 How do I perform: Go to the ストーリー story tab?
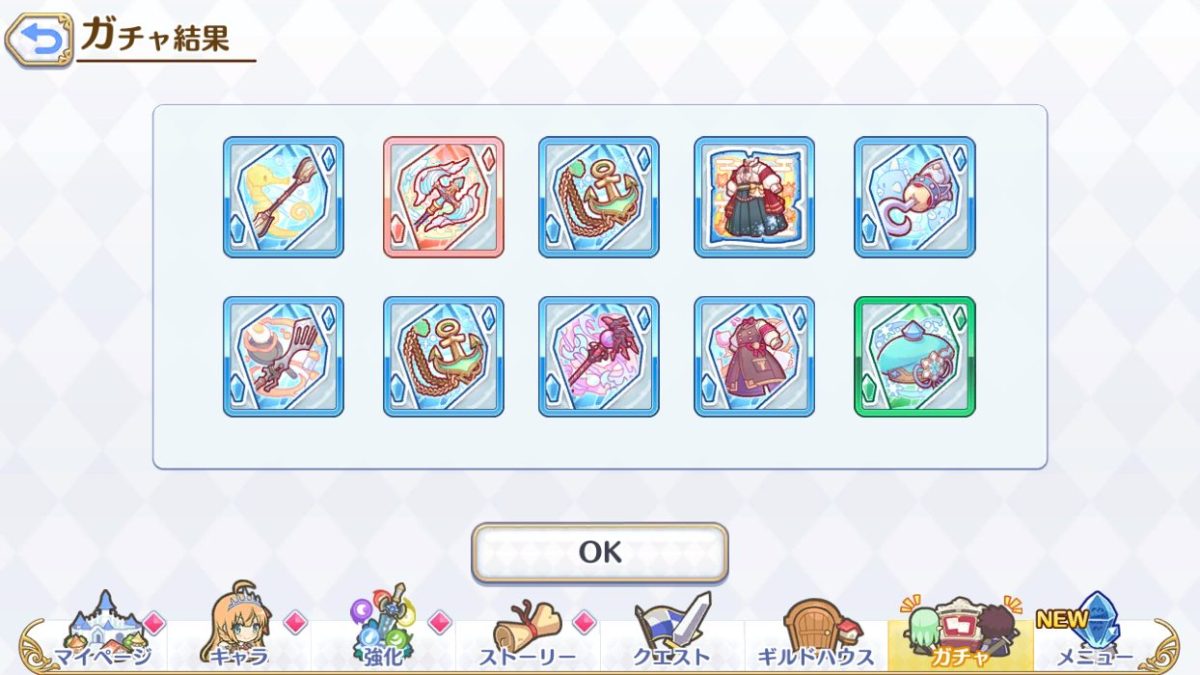[x=527, y=630]
